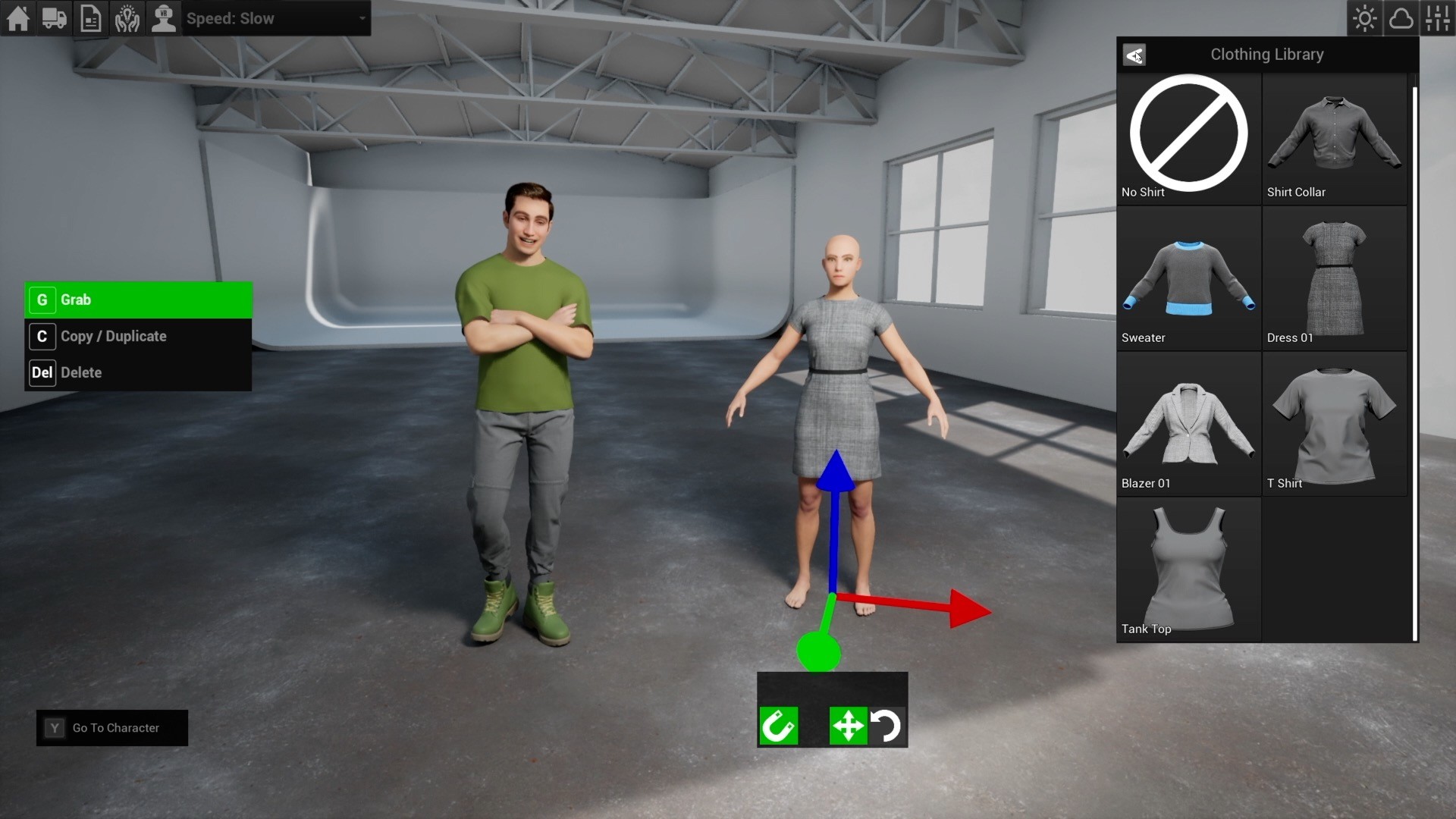The image size is (1456, 819).
Task: Click the cloud weather icon top right
Action: click(x=1401, y=18)
